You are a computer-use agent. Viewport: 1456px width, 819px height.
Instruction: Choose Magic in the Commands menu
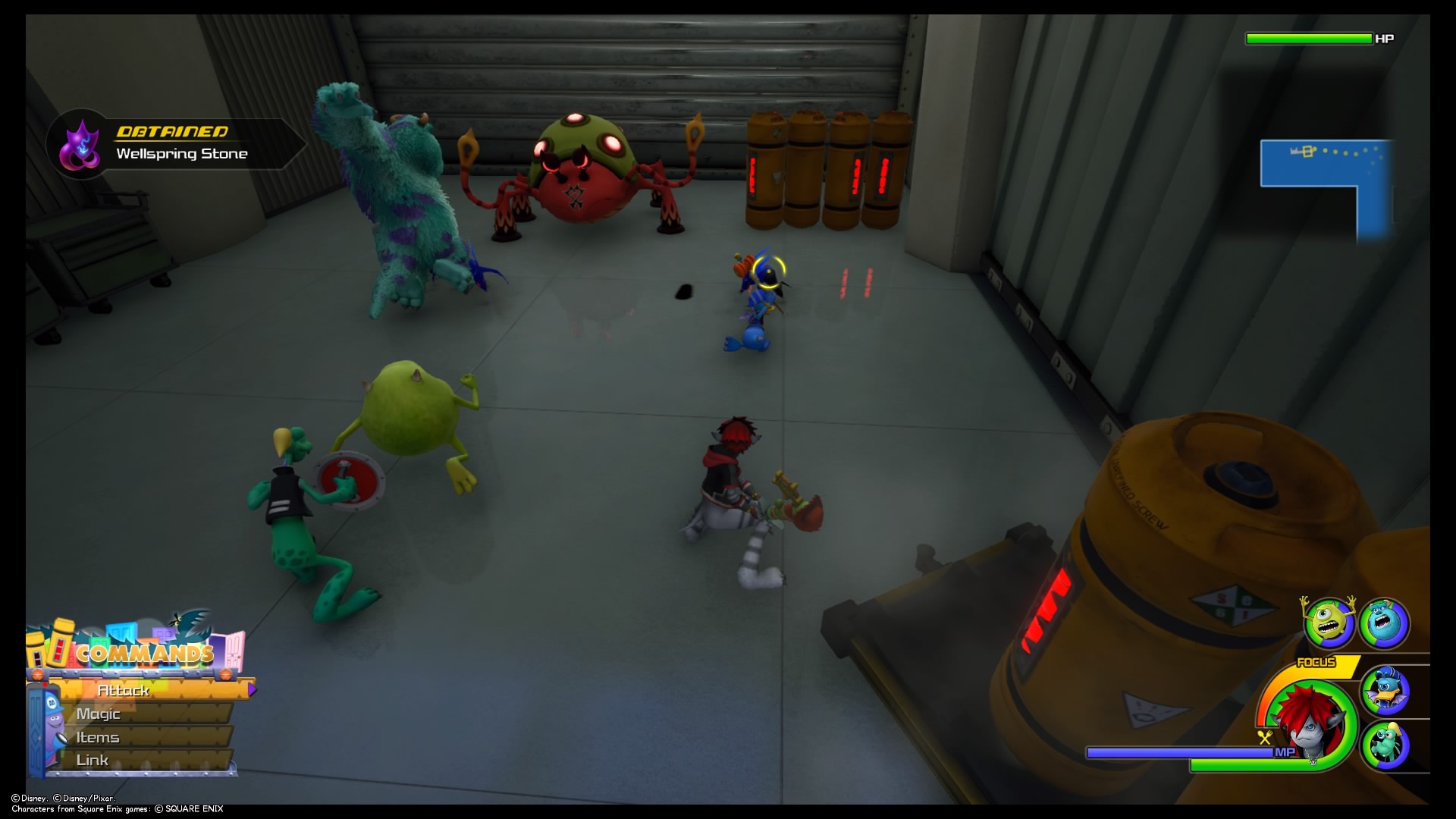99,714
